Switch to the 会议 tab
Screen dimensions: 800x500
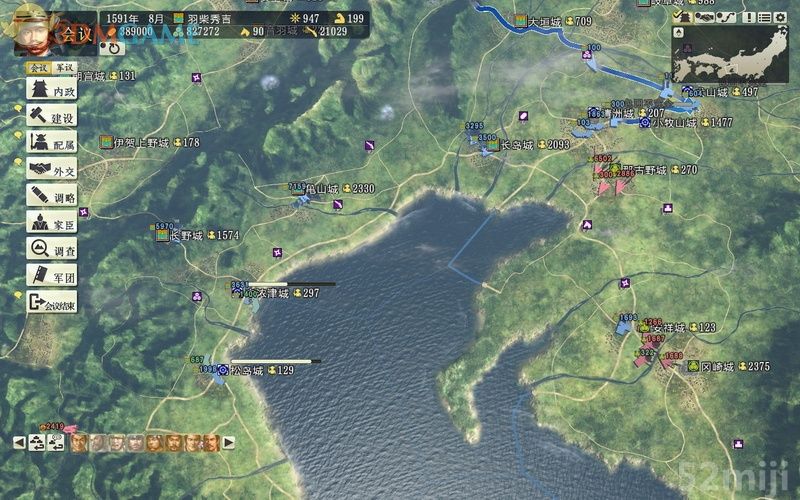pyautogui.click(x=38, y=68)
